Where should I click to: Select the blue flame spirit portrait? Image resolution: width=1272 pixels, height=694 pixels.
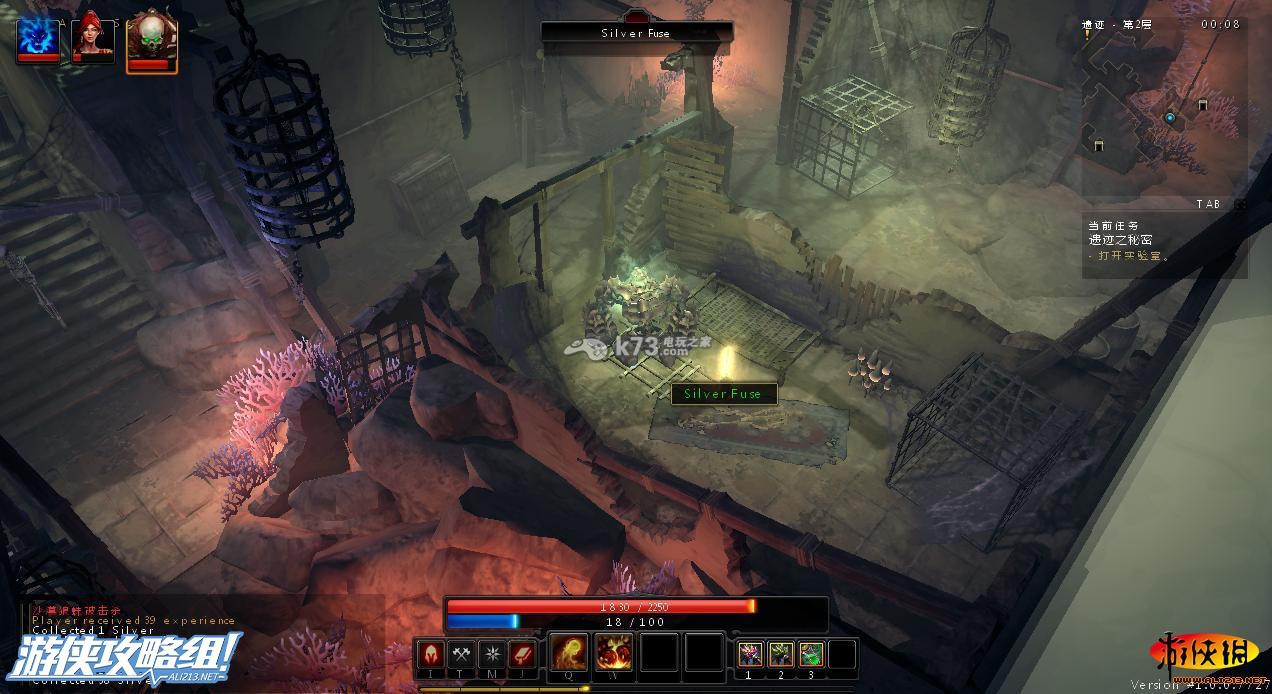(x=38, y=38)
